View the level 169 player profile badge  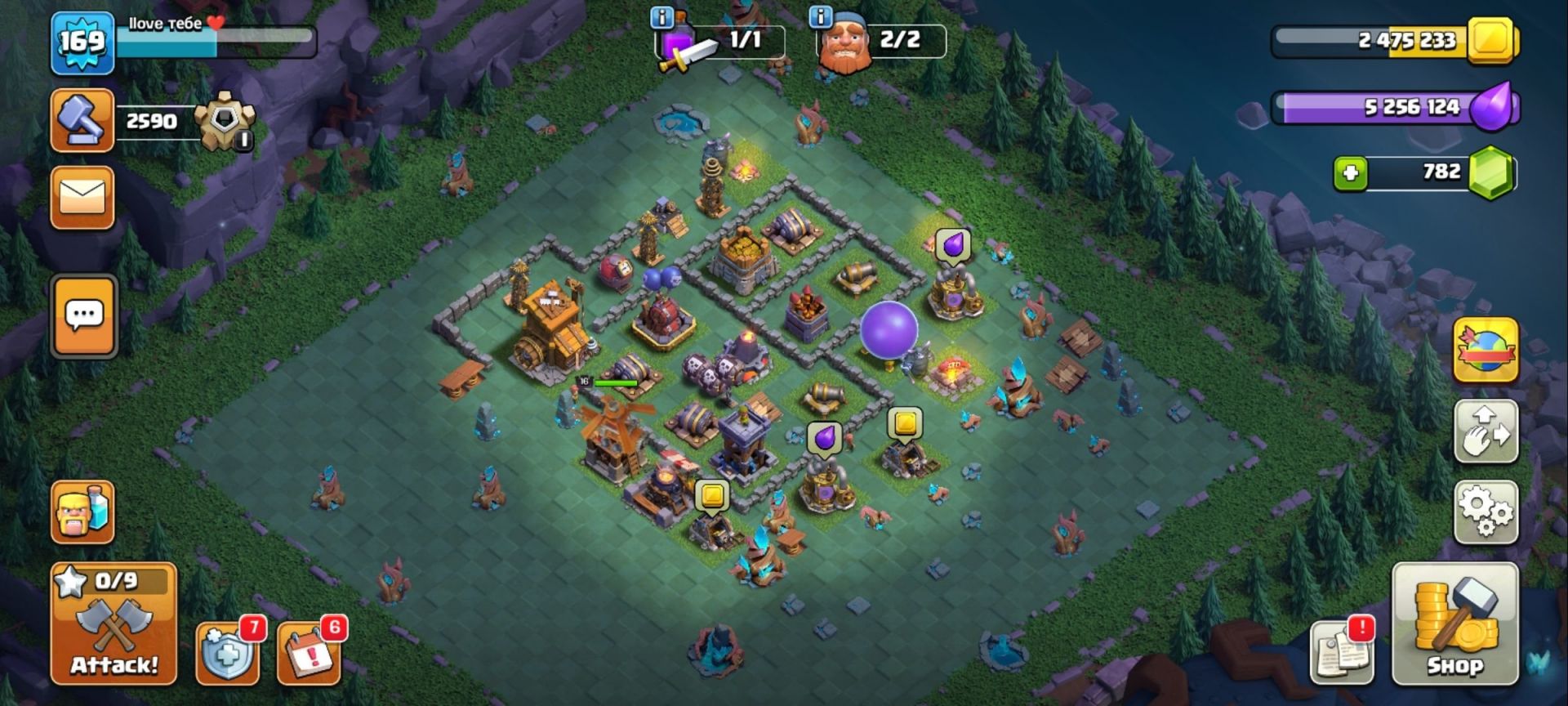tap(82, 42)
